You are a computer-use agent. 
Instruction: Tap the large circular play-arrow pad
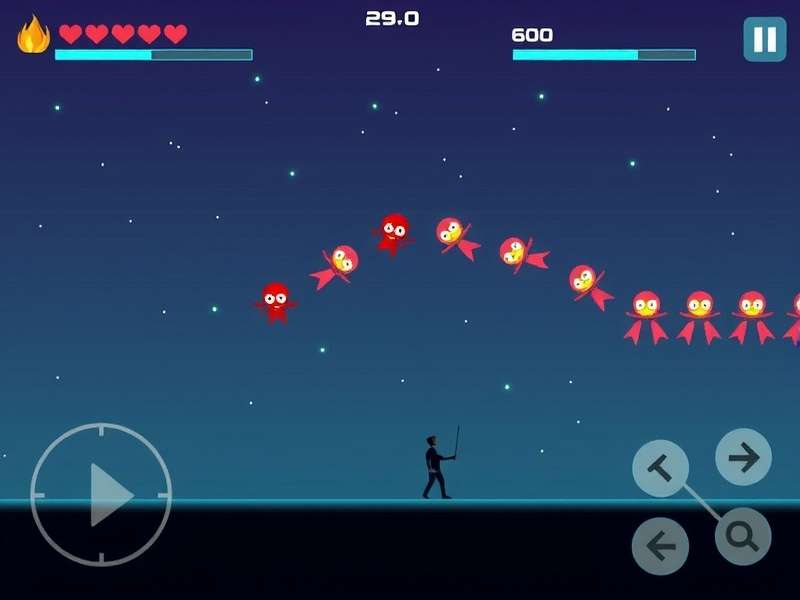click(x=101, y=494)
